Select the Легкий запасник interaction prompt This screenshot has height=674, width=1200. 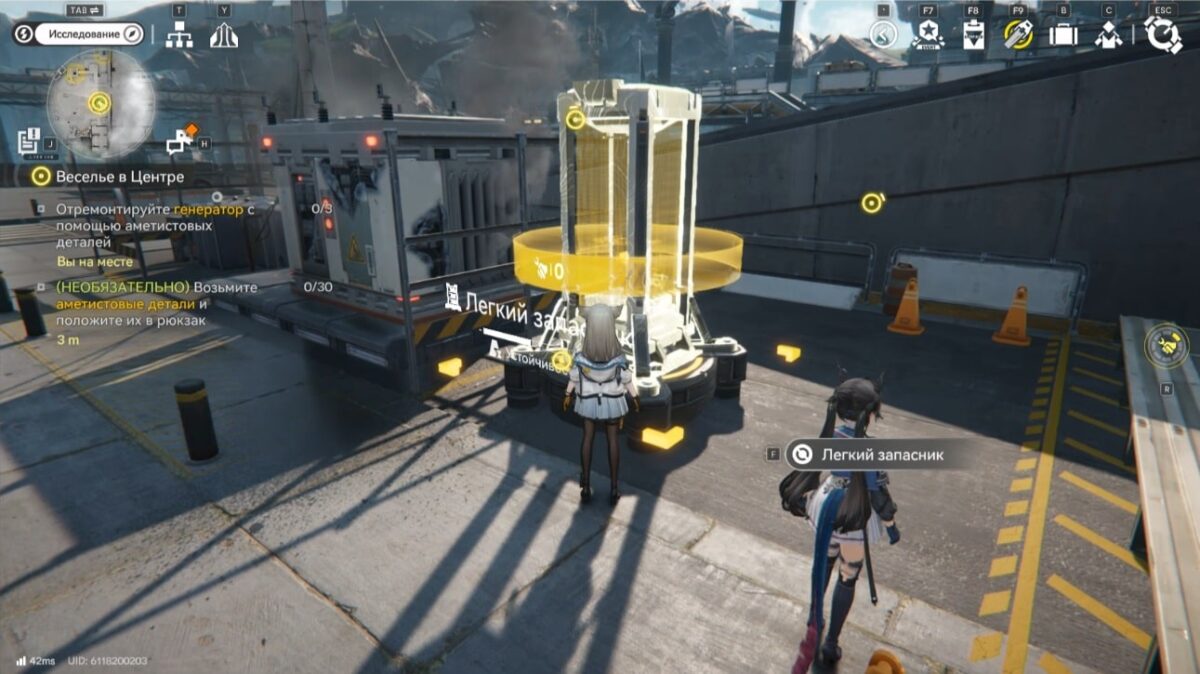click(x=866, y=455)
